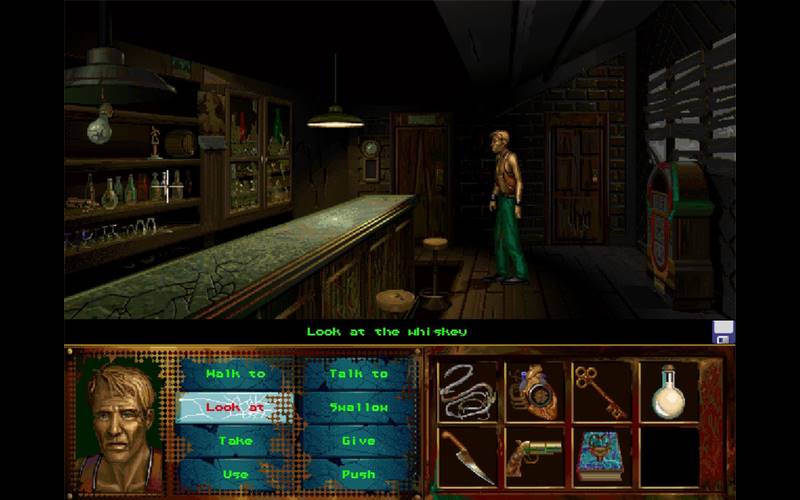Open the floppy disk save menu
The image size is (800, 500).
(723, 332)
